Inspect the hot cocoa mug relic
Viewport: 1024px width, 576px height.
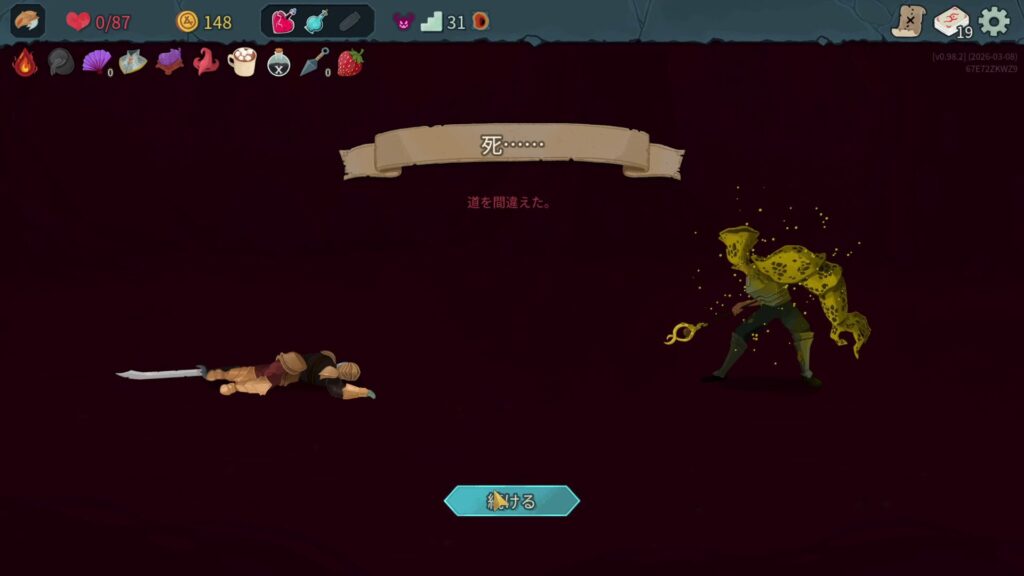pos(241,62)
